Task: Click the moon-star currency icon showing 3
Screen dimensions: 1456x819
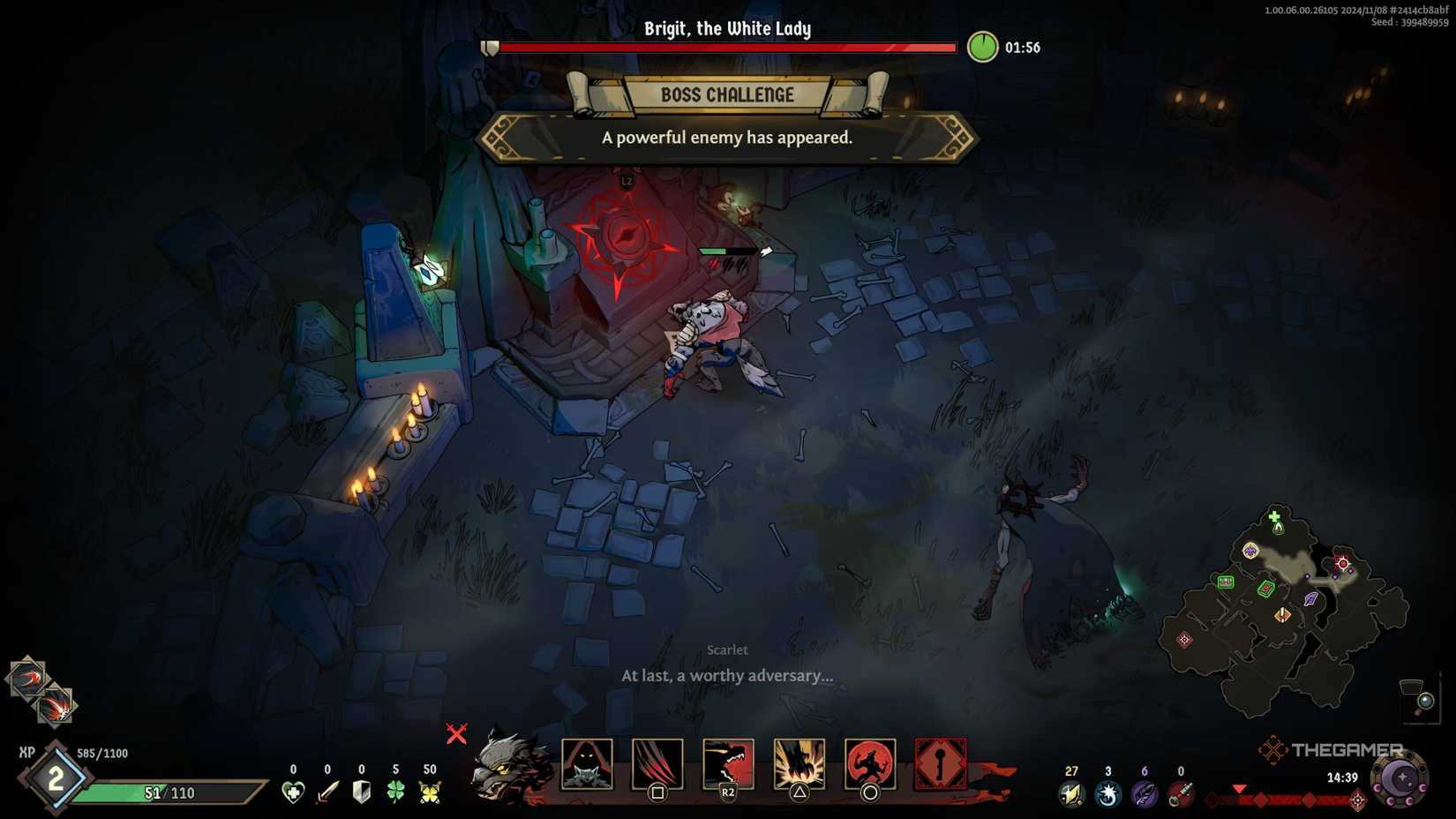Action: click(x=1108, y=793)
